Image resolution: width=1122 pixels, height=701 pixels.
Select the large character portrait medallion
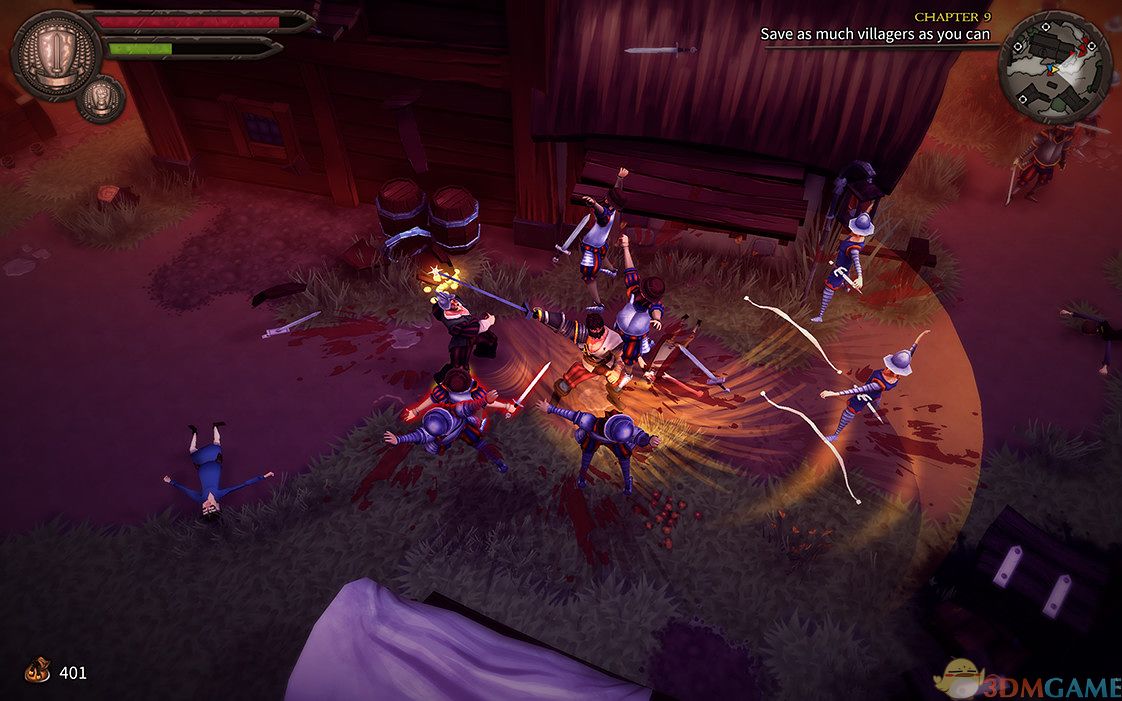tap(56, 55)
